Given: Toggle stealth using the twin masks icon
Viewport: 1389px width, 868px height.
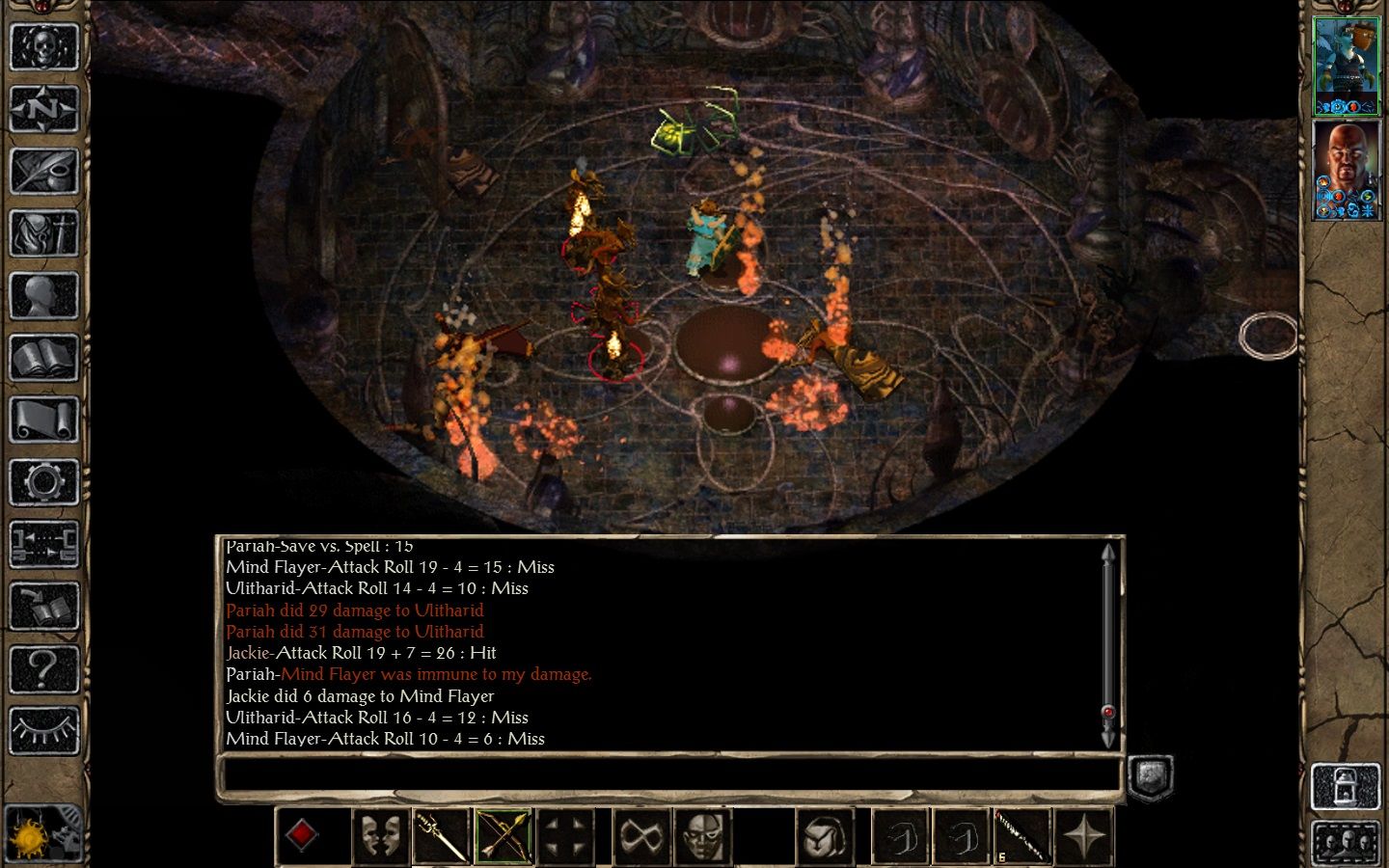Looking at the screenshot, I should (x=380, y=835).
